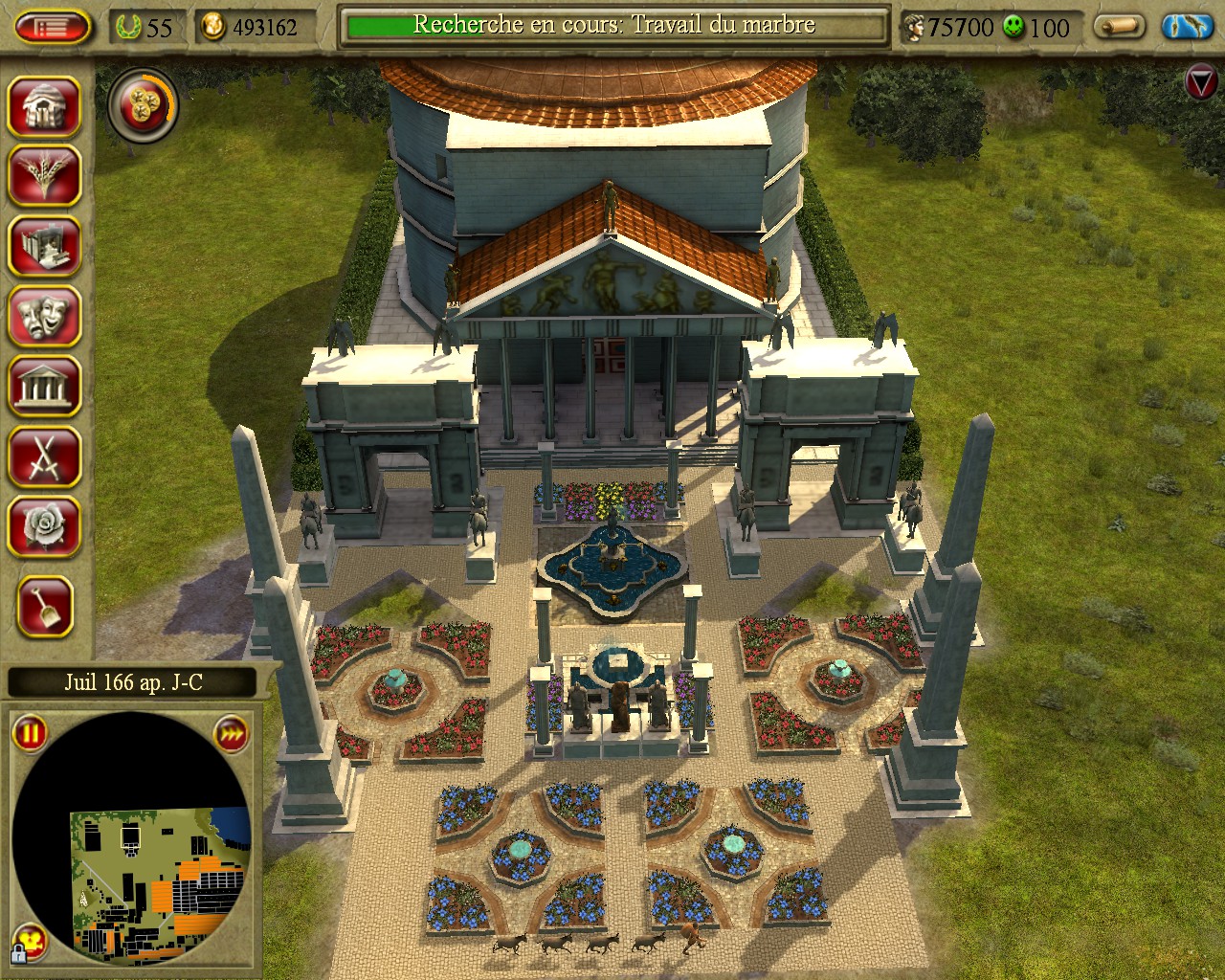Speed up with the fast-forward button
This screenshot has height=980, width=1225.
[x=231, y=734]
